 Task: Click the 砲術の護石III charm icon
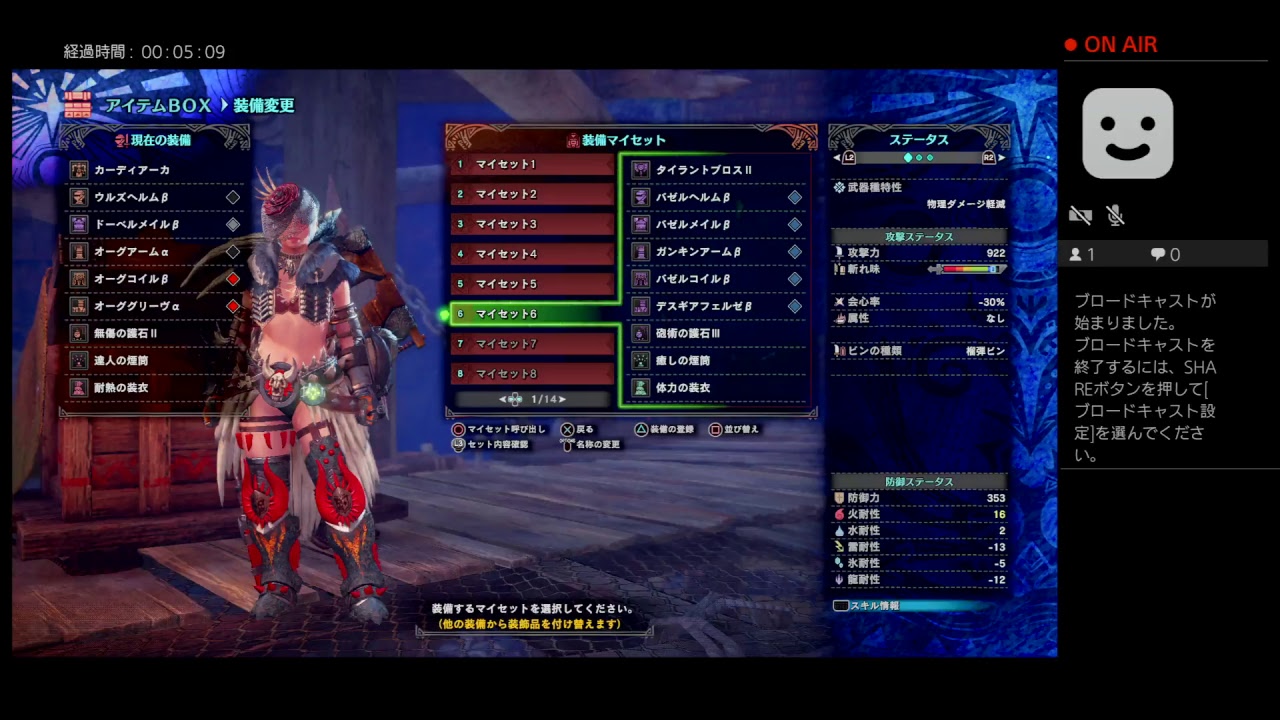pos(640,333)
